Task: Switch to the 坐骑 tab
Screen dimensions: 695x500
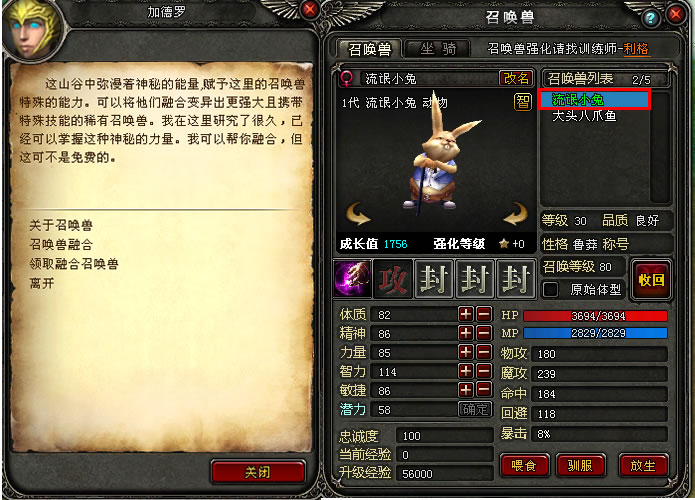Action: click(438, 48)
